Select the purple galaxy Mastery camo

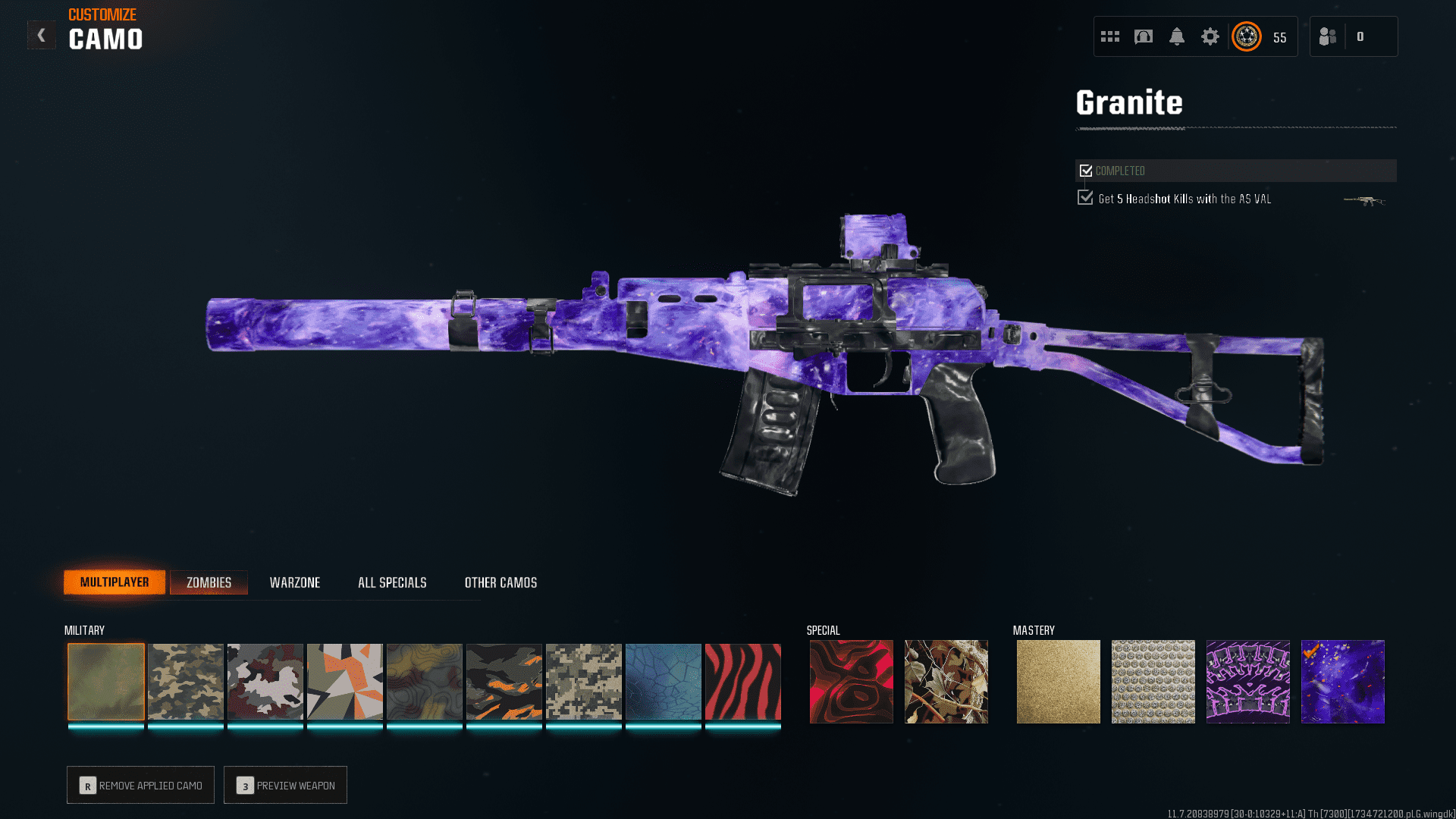point(1342,681)
